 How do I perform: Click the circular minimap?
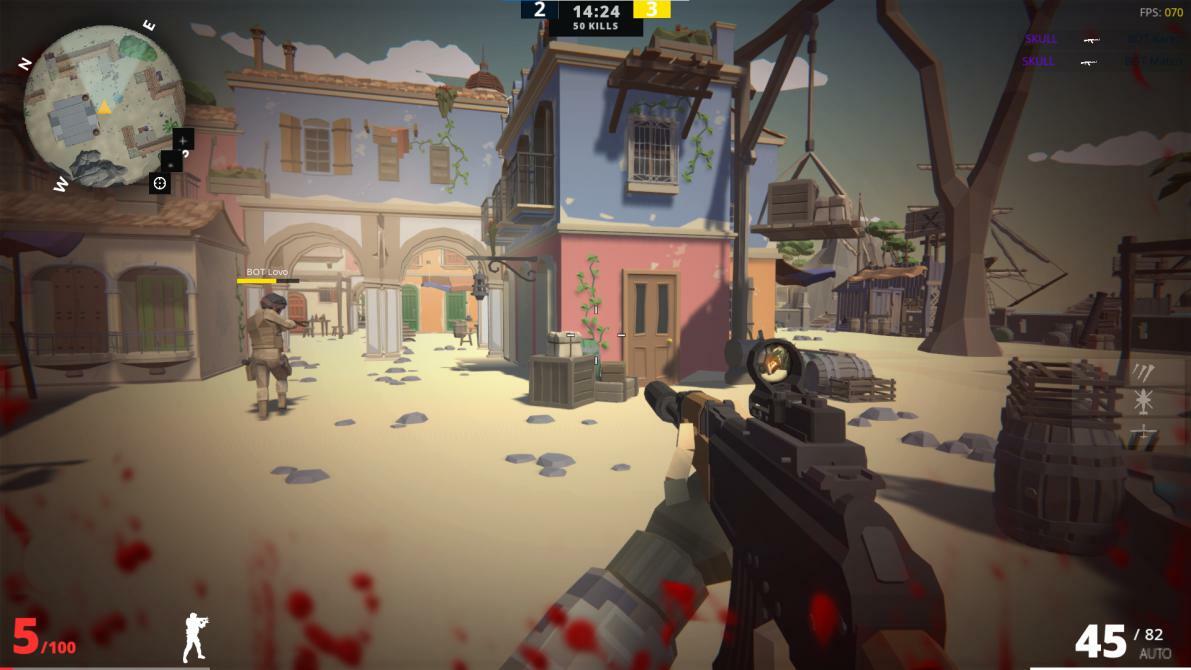coord(103,106)
